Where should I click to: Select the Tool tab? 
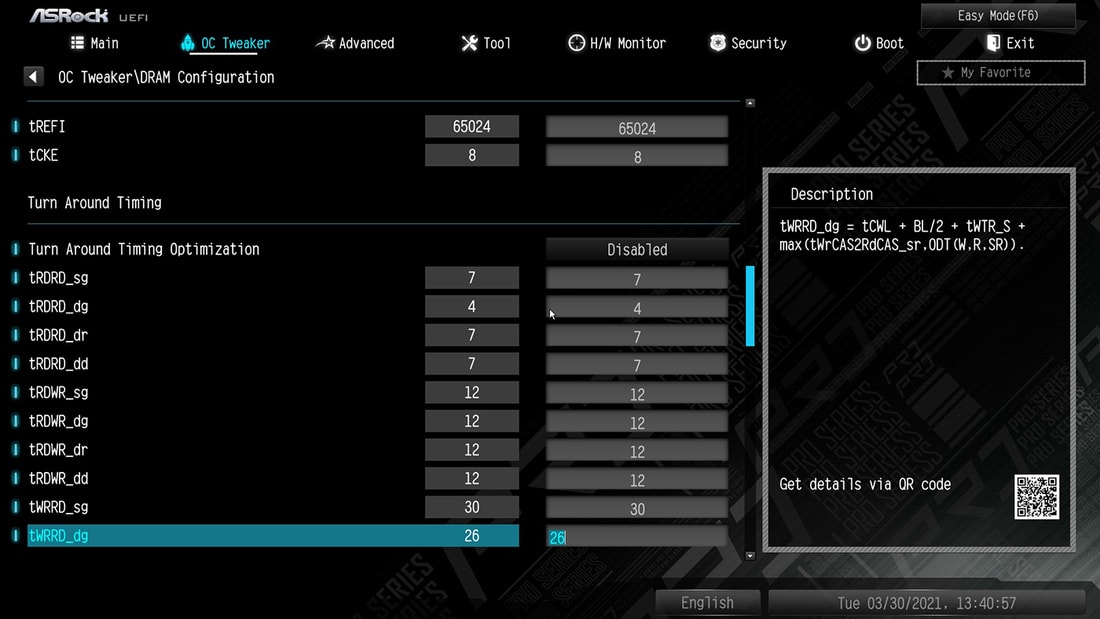(486, 43)
